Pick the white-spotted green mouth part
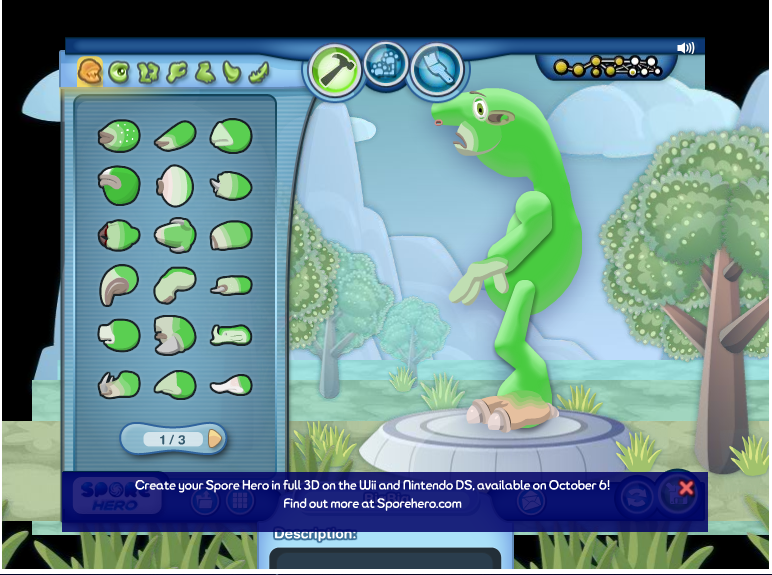Image resolution: width=772 pixels, height=575 pixels. 119,135
